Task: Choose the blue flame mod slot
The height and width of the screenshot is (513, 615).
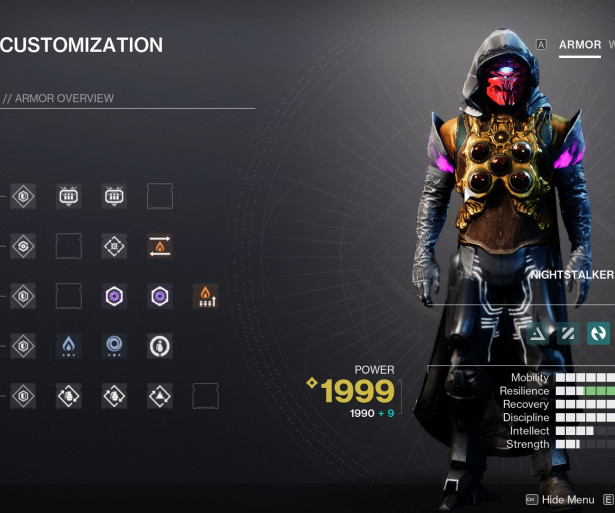Action: pos(68,346)
